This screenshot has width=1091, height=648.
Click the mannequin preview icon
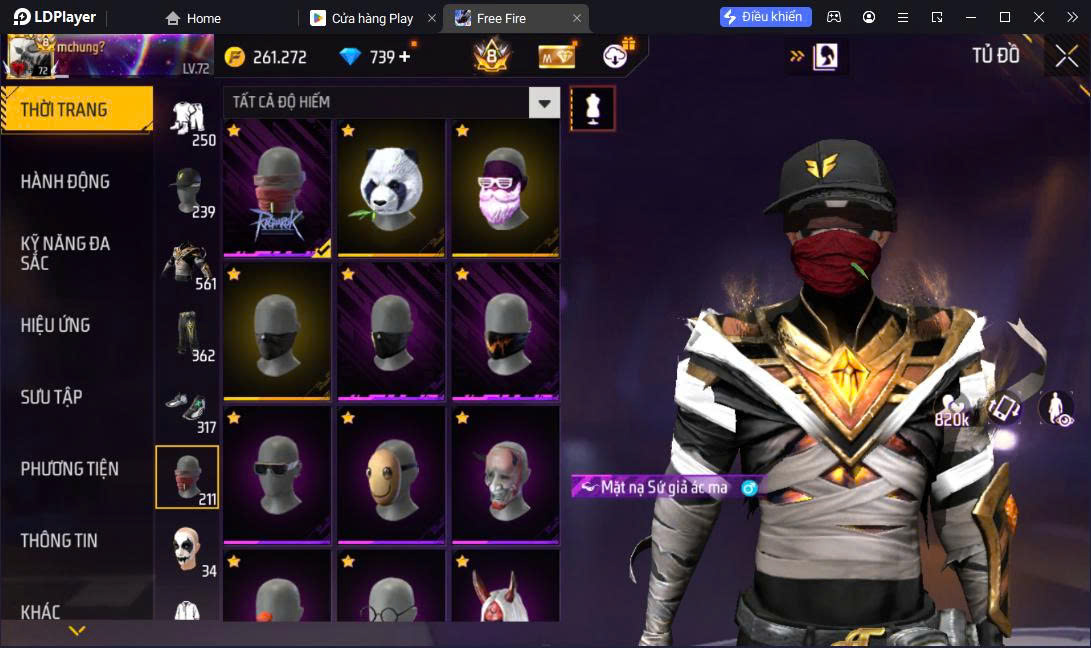click(592, 108)
